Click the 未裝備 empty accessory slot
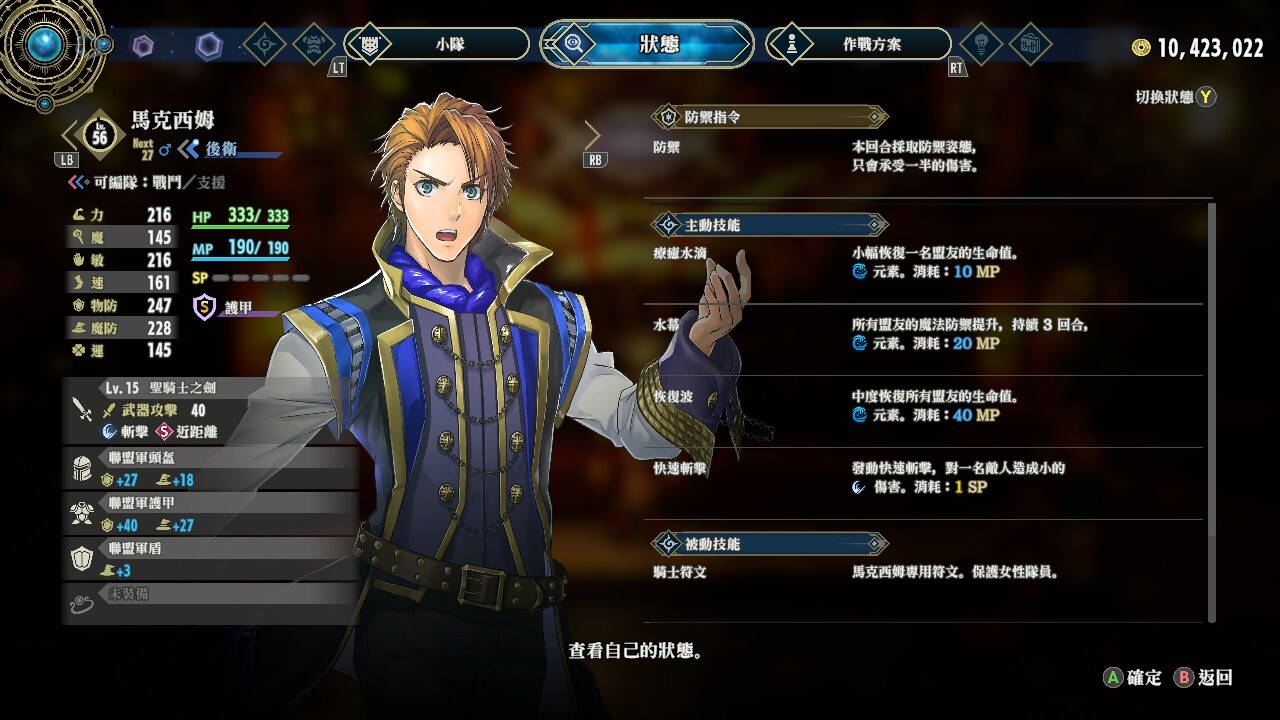Viewport: 1280px width, 720px height. (210, 601)
